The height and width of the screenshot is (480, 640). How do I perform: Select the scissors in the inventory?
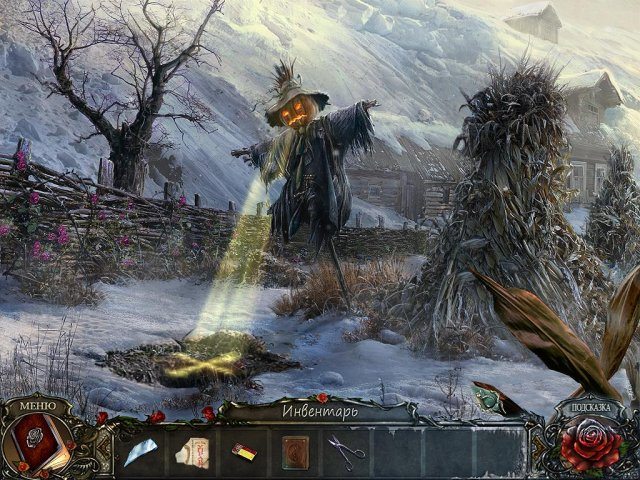click(346, 451)
